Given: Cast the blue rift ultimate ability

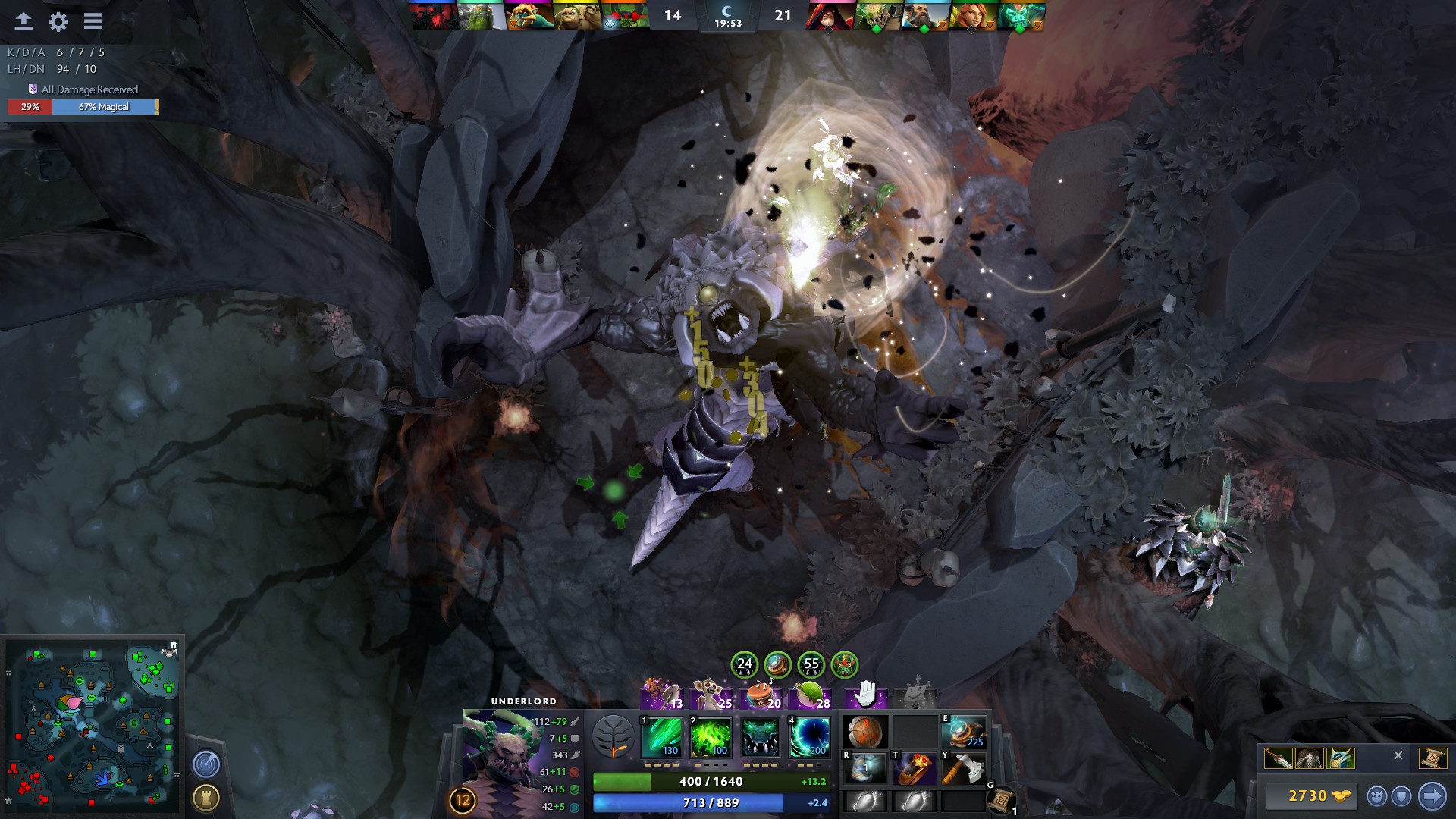Looking at the screenshot, I should 809,737.
